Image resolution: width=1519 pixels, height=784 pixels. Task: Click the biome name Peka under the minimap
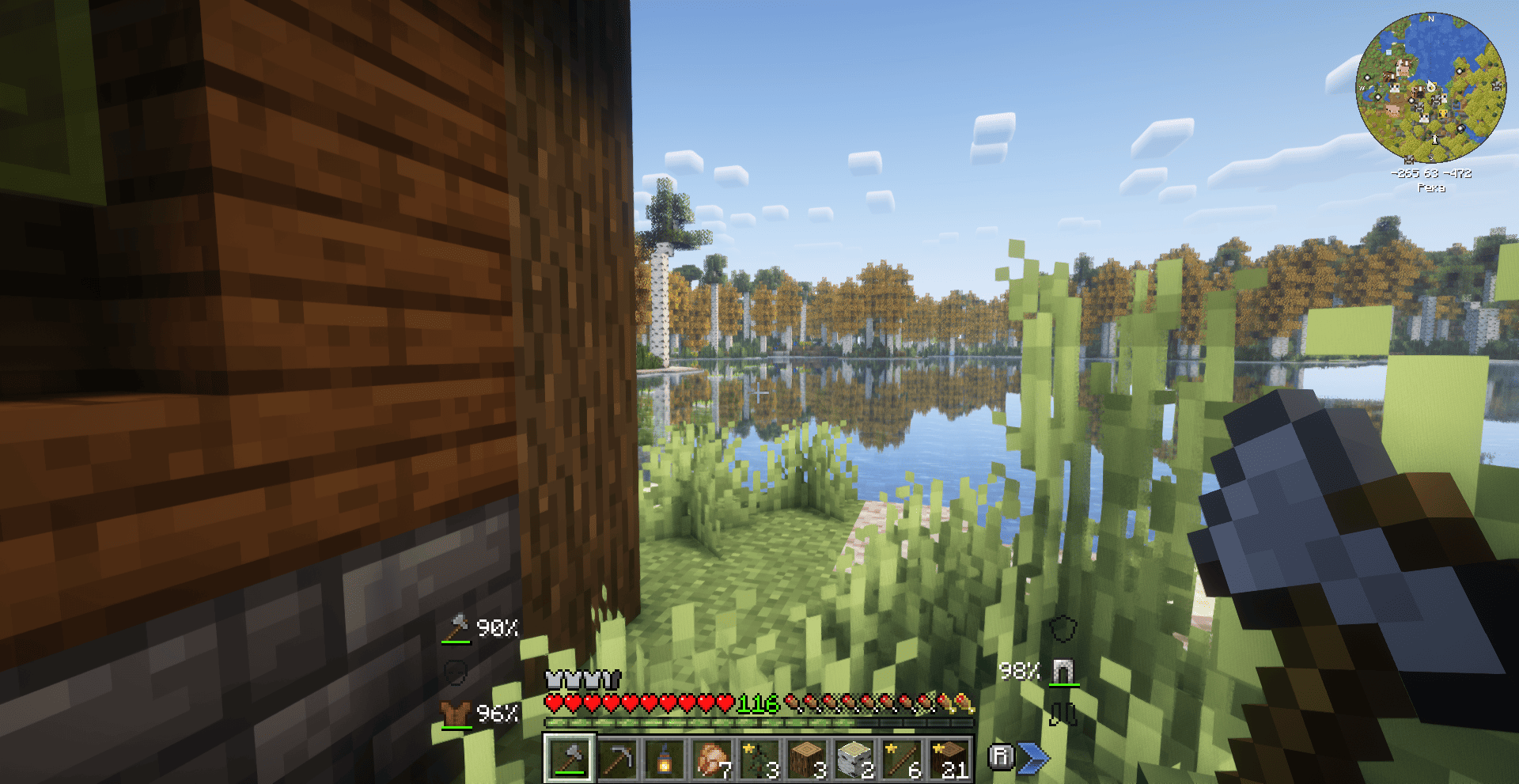[x=1432, y=187]
